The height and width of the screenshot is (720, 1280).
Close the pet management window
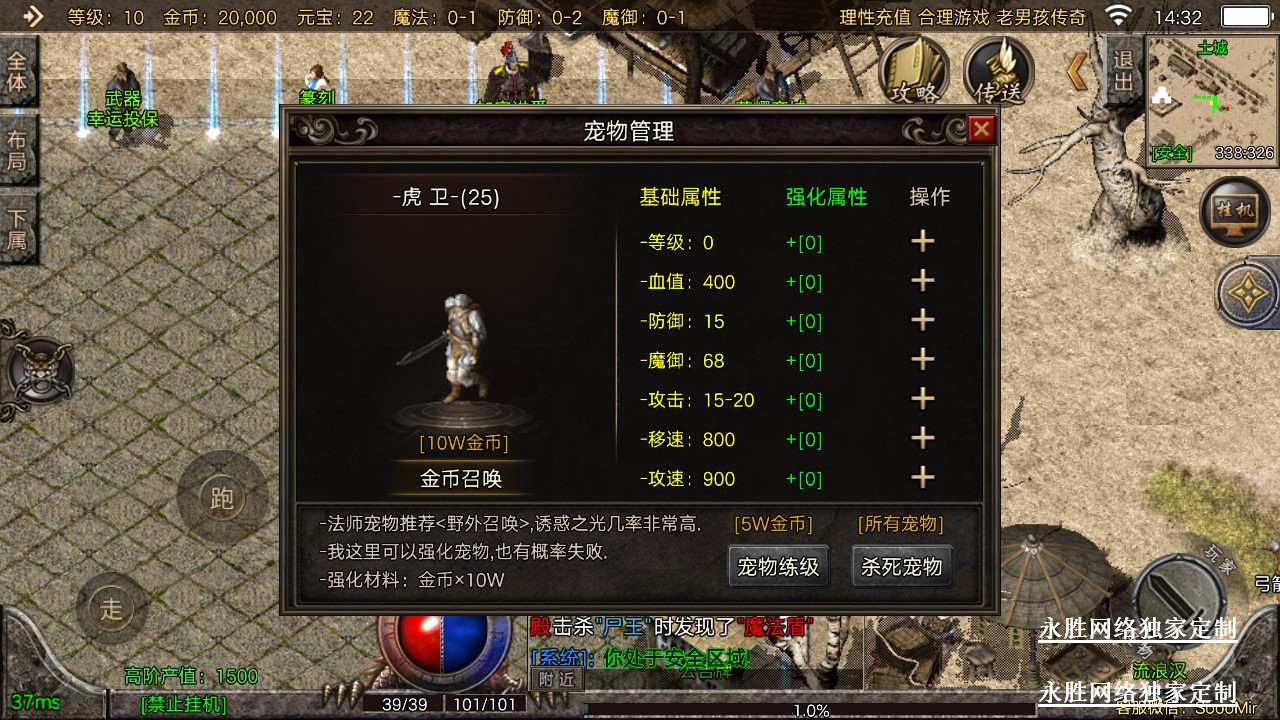(x=982, y=129)
